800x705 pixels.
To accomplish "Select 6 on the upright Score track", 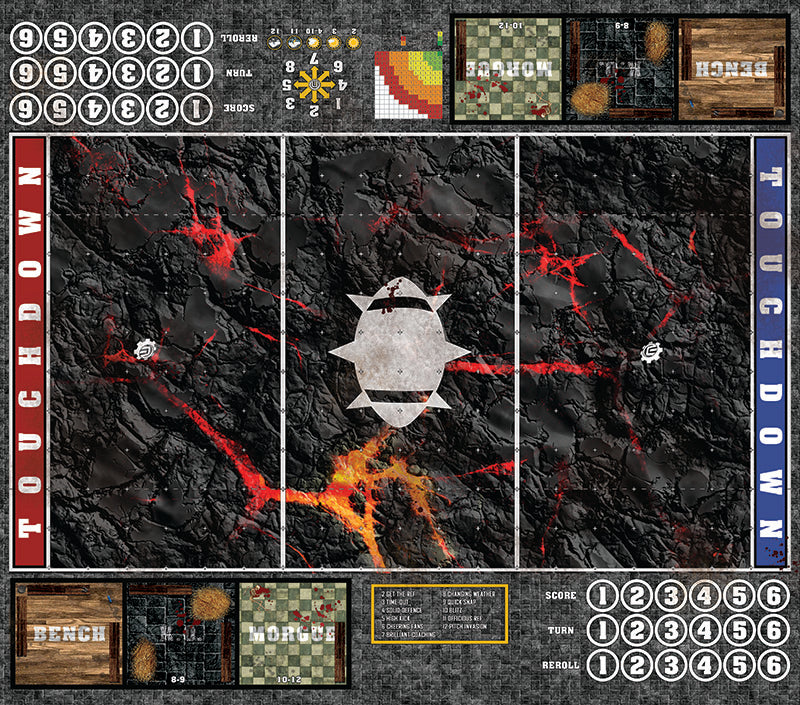I will click(x=772, y=597).
